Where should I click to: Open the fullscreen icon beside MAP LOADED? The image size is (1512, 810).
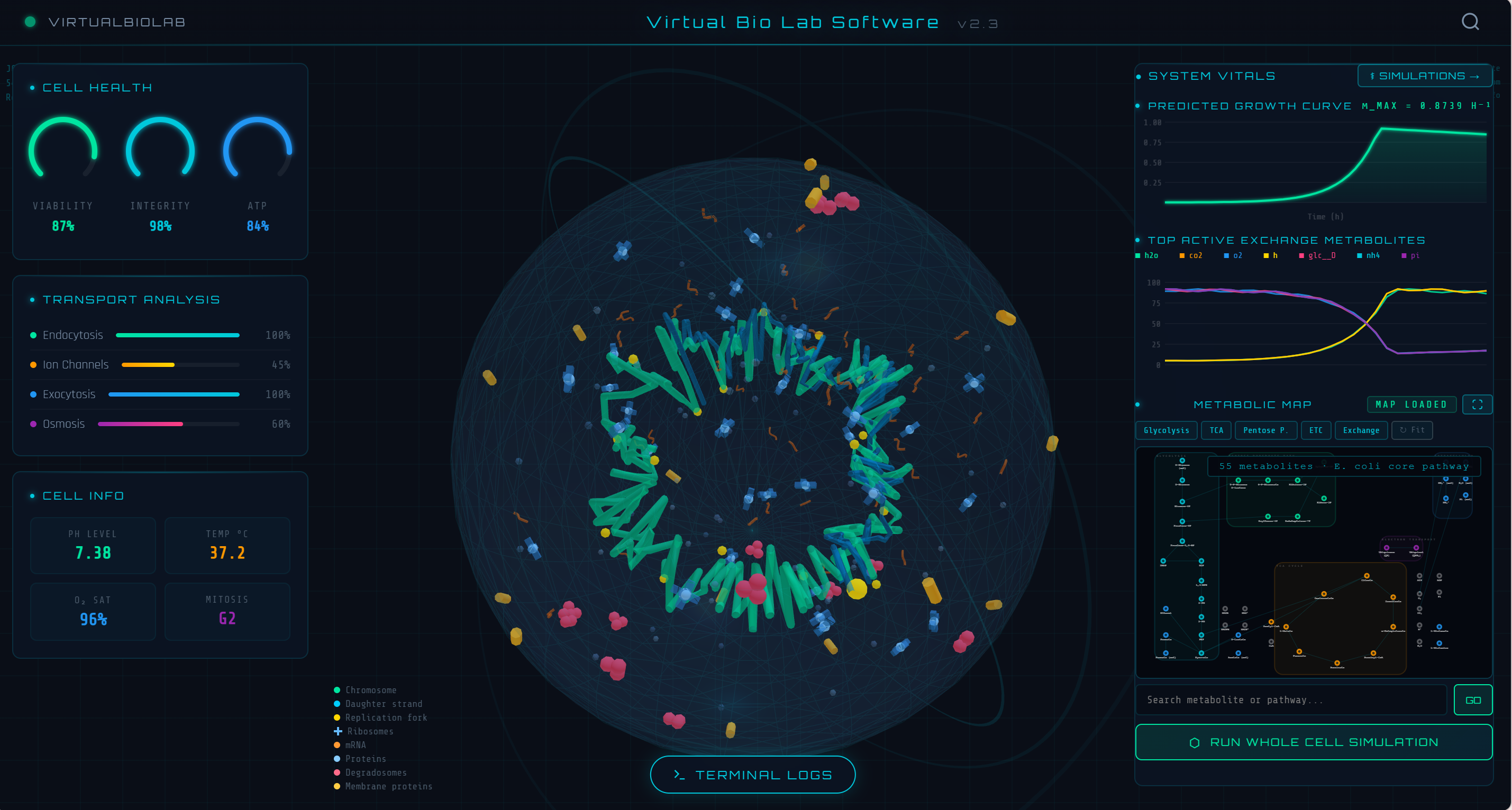point(1478,404)
